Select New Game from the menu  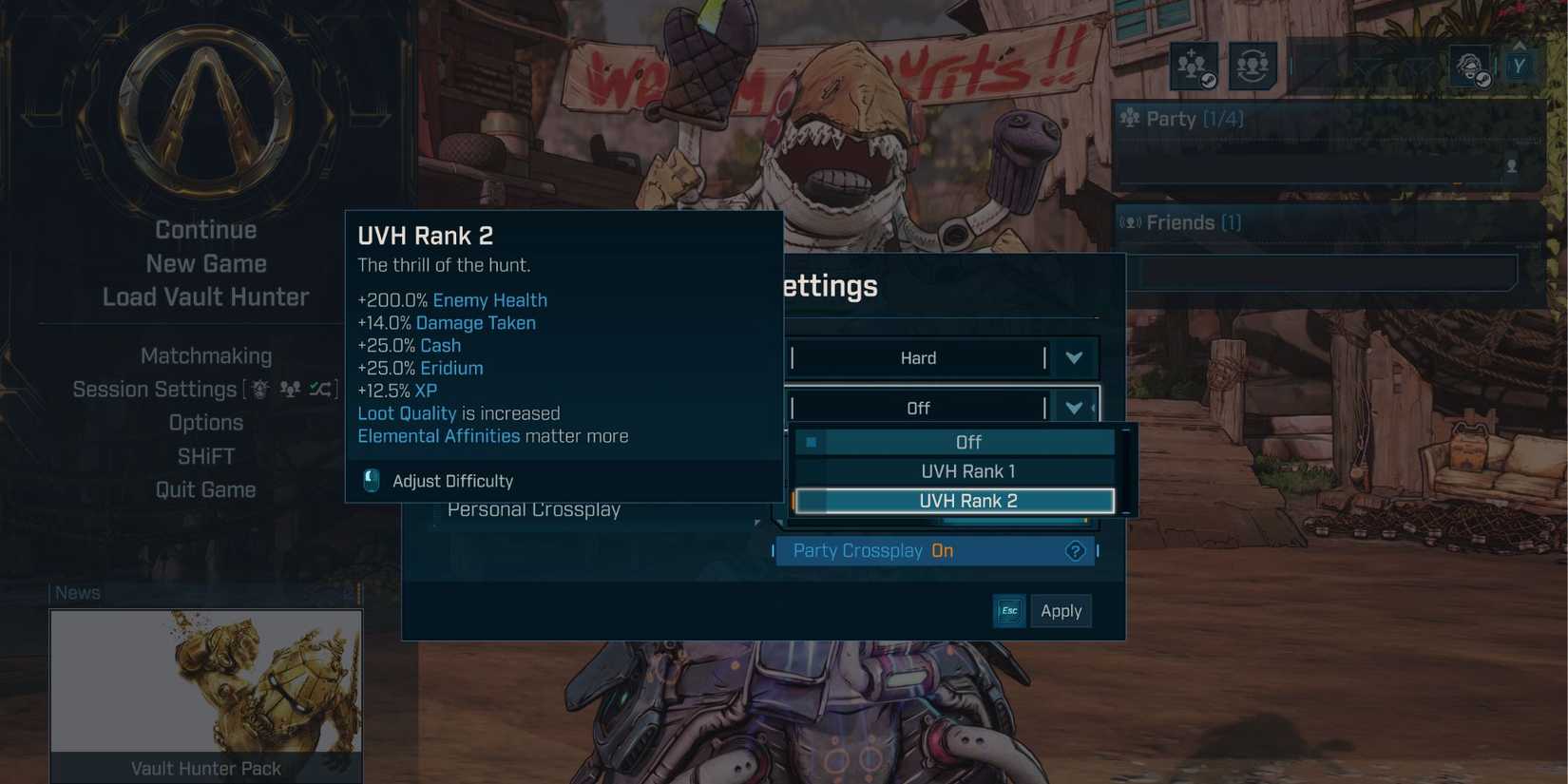coord(205,263)
